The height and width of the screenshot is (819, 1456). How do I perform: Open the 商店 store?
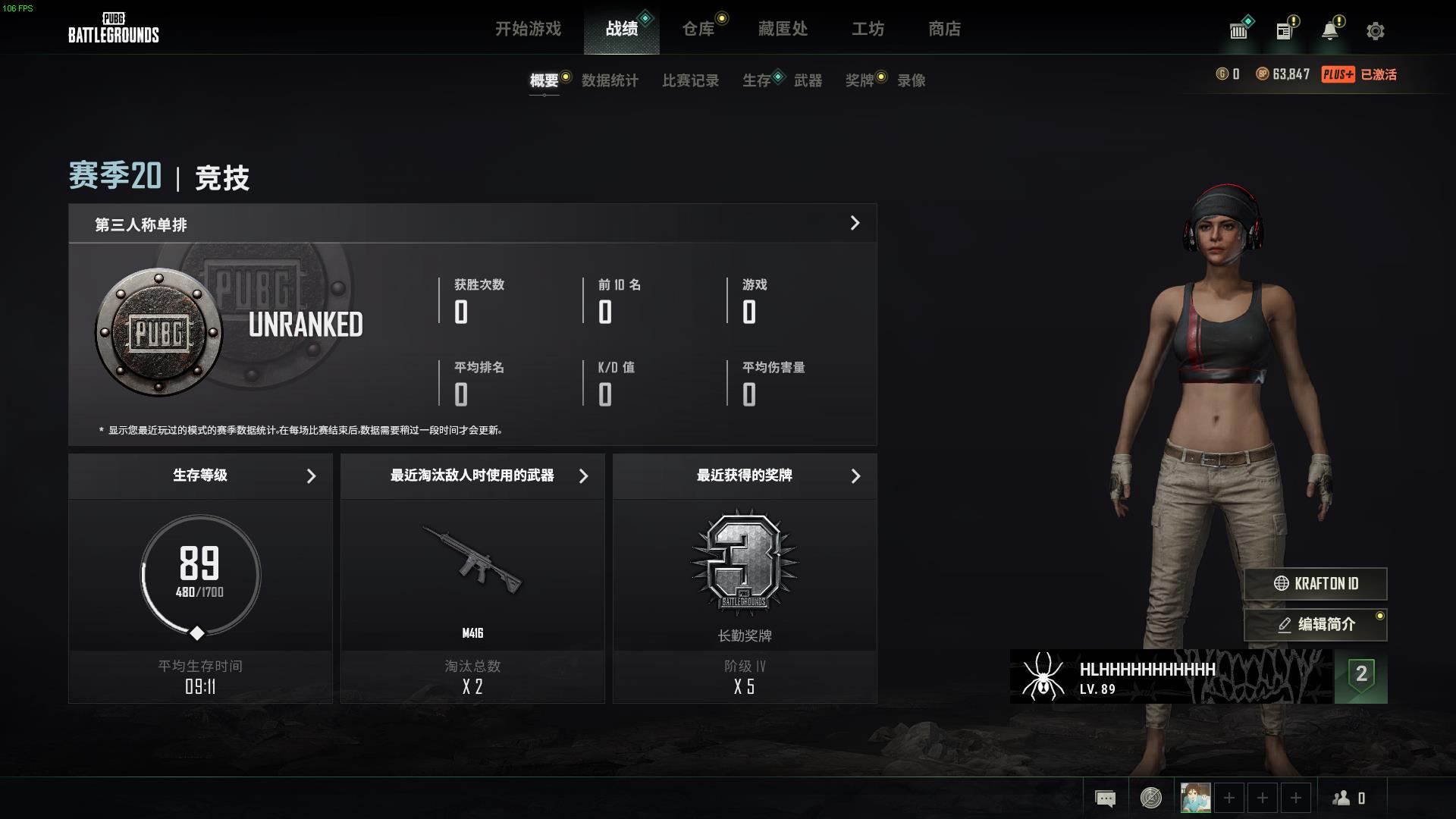[944, 29]
